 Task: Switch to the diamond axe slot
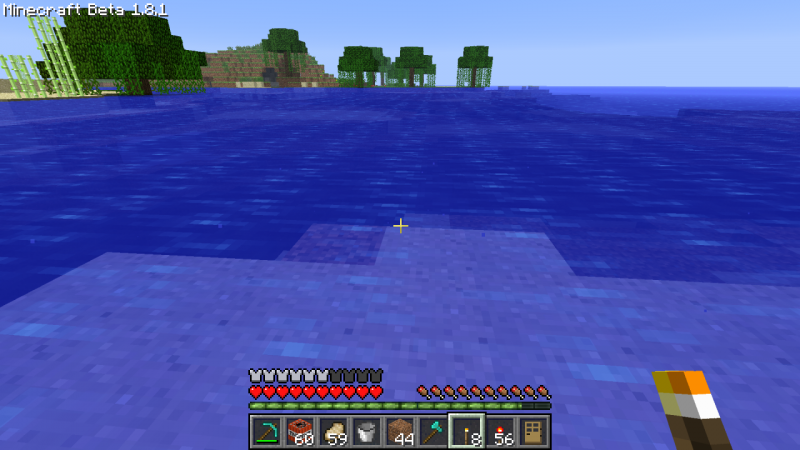[x=434, y=431]
